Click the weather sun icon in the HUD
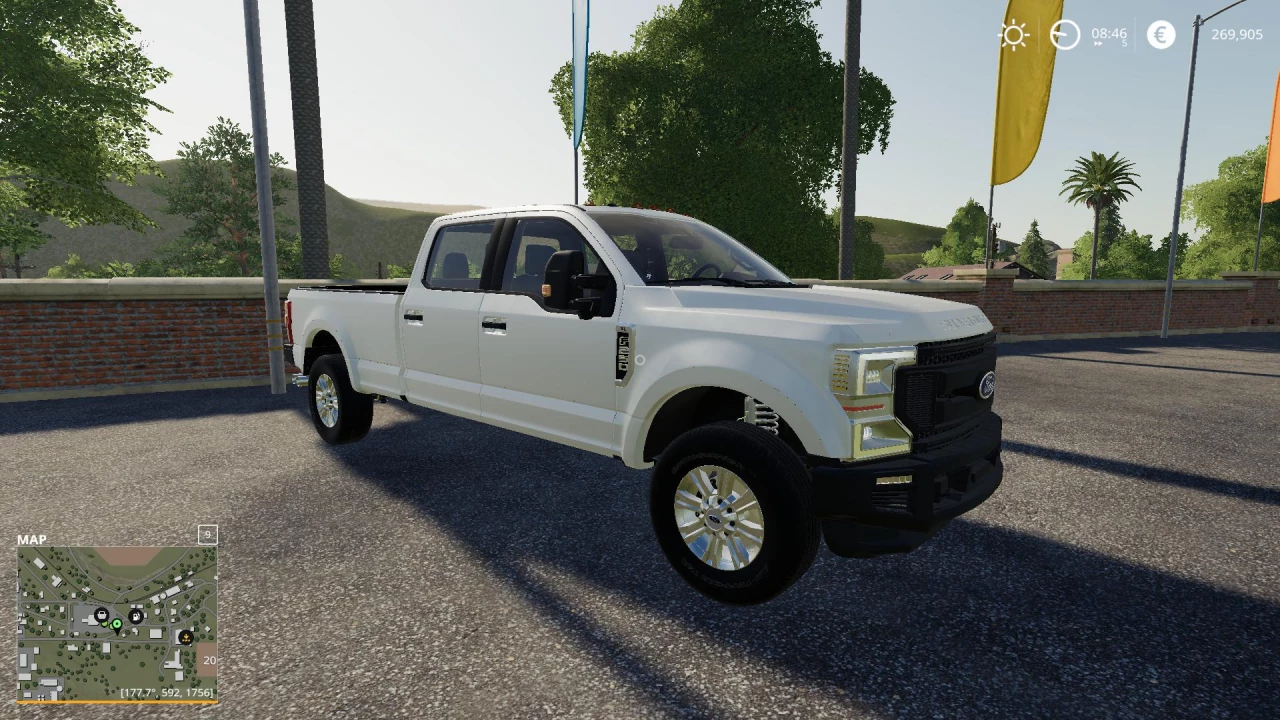The width and height of the screenshot is (1280, 720). [1014, 34]
